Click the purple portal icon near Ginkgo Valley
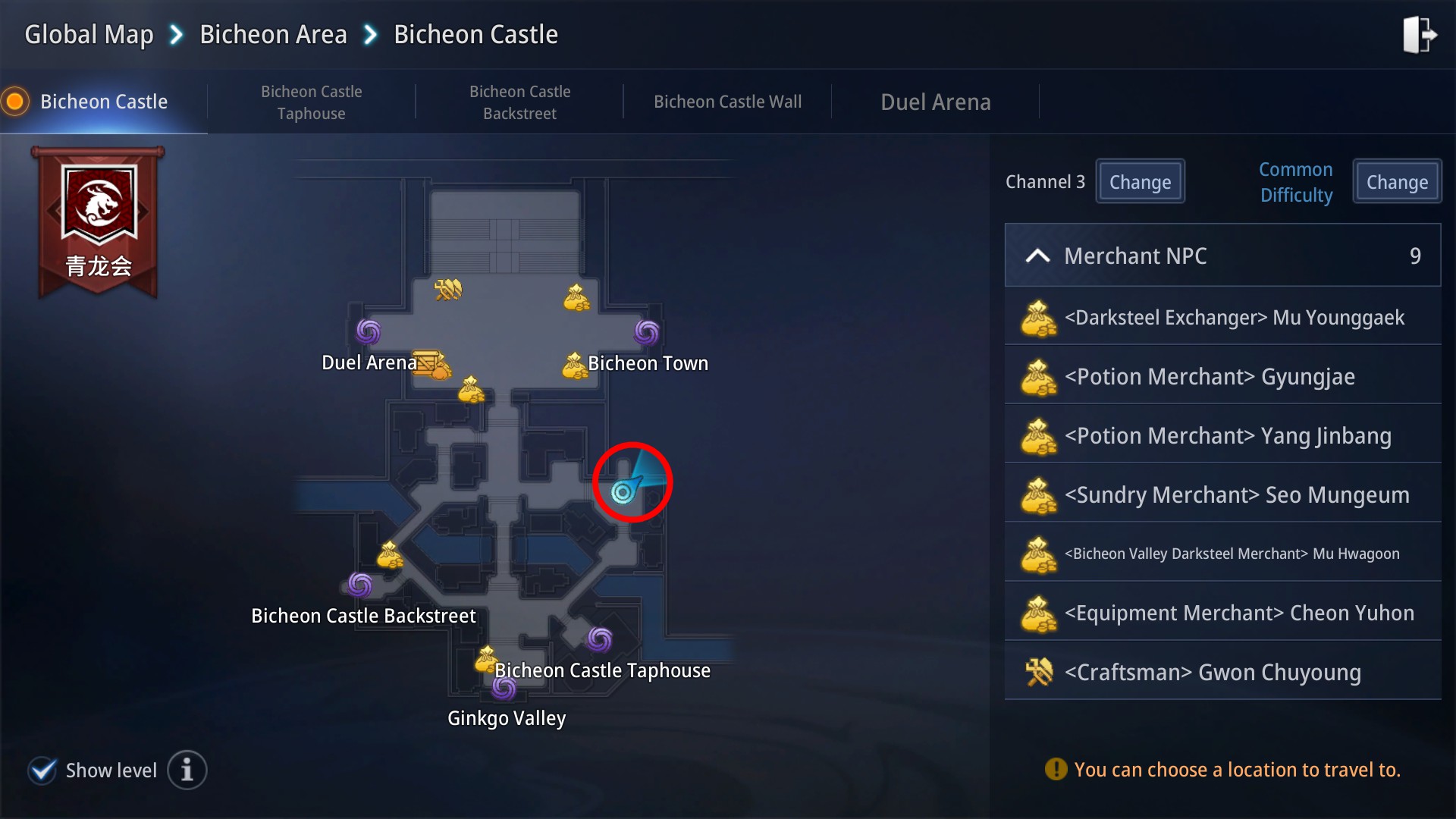This screenshot has width=1456, height=819. (504, 689)
